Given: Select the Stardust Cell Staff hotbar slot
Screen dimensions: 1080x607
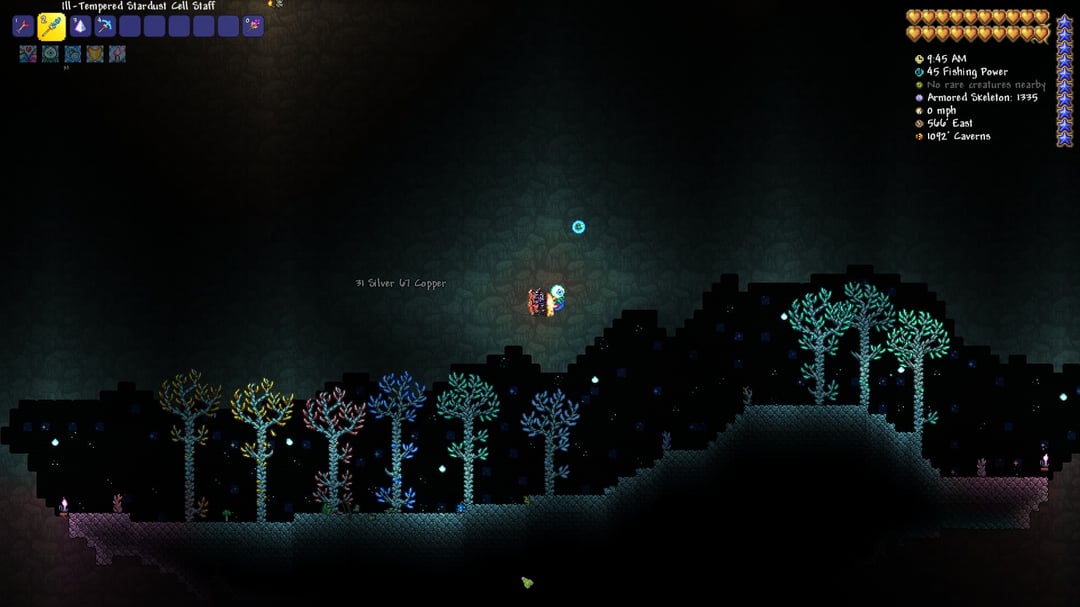Looking at the screenshot, I should click(52, 27).
